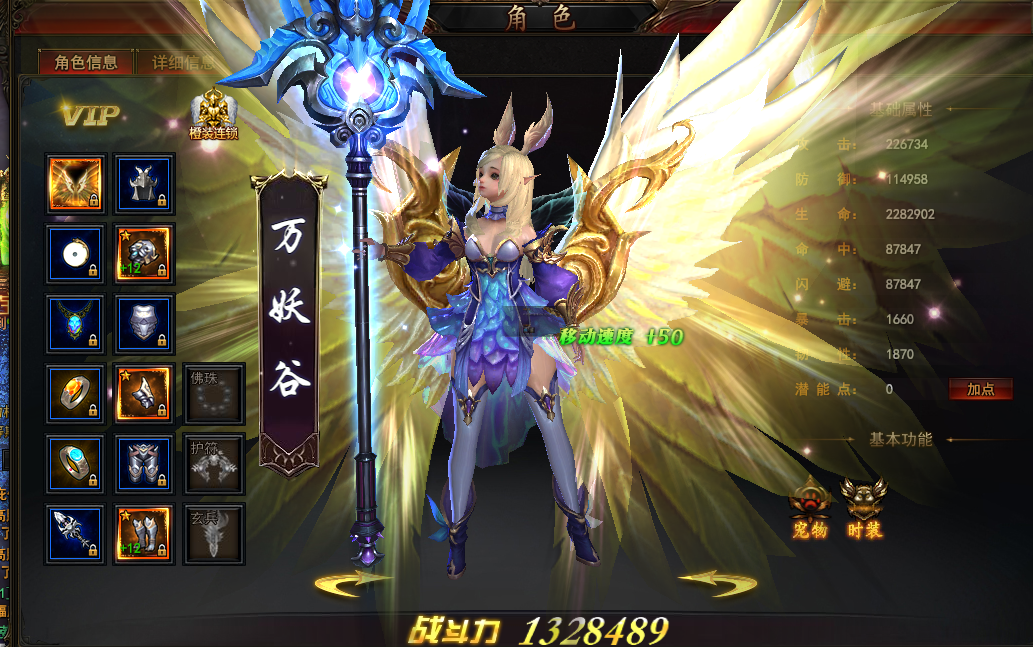Select the silver chest armor slot
The image size is (1033, 647).
tap(145, 323)
